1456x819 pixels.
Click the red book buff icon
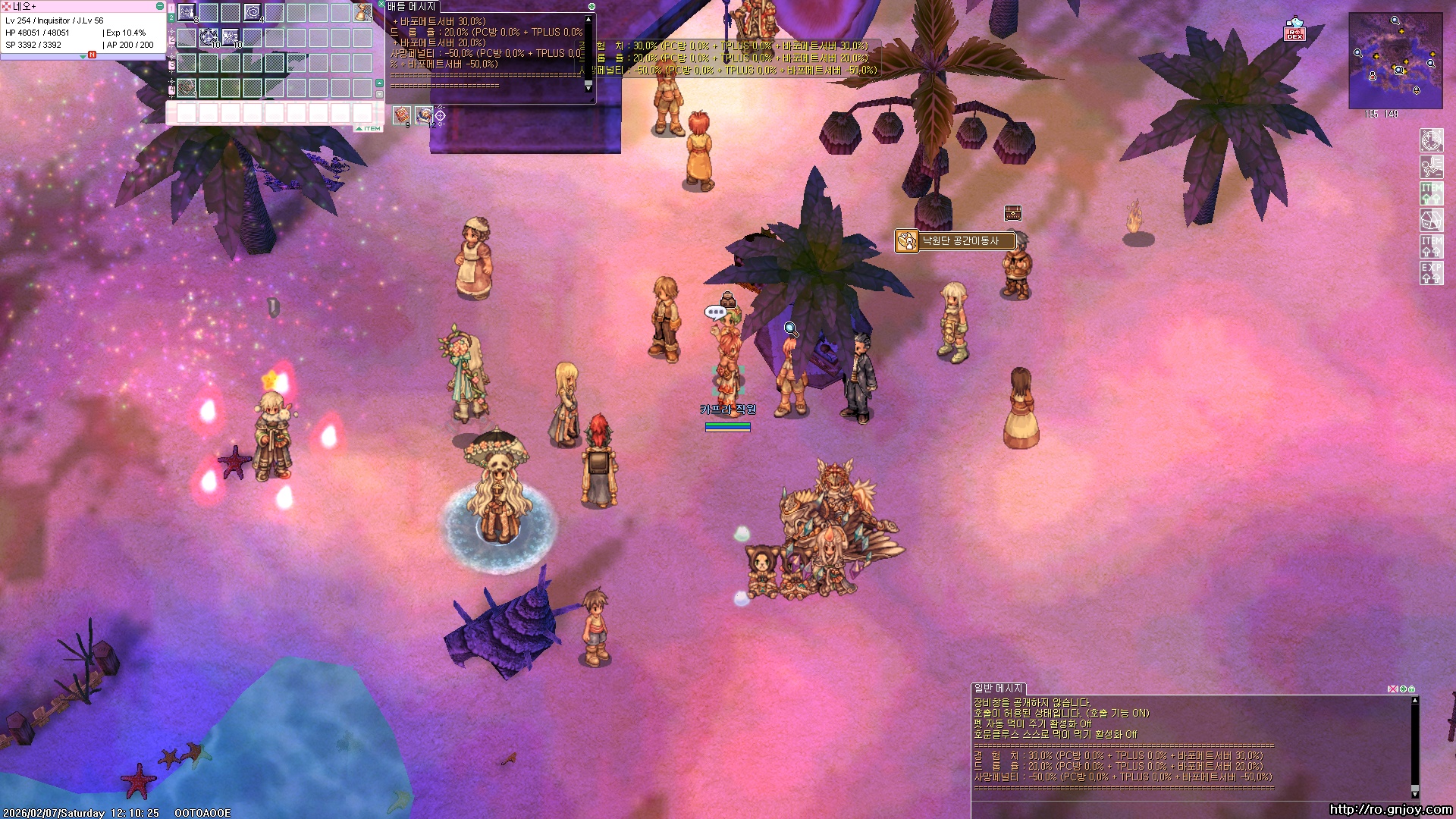[x=402, y=115]
